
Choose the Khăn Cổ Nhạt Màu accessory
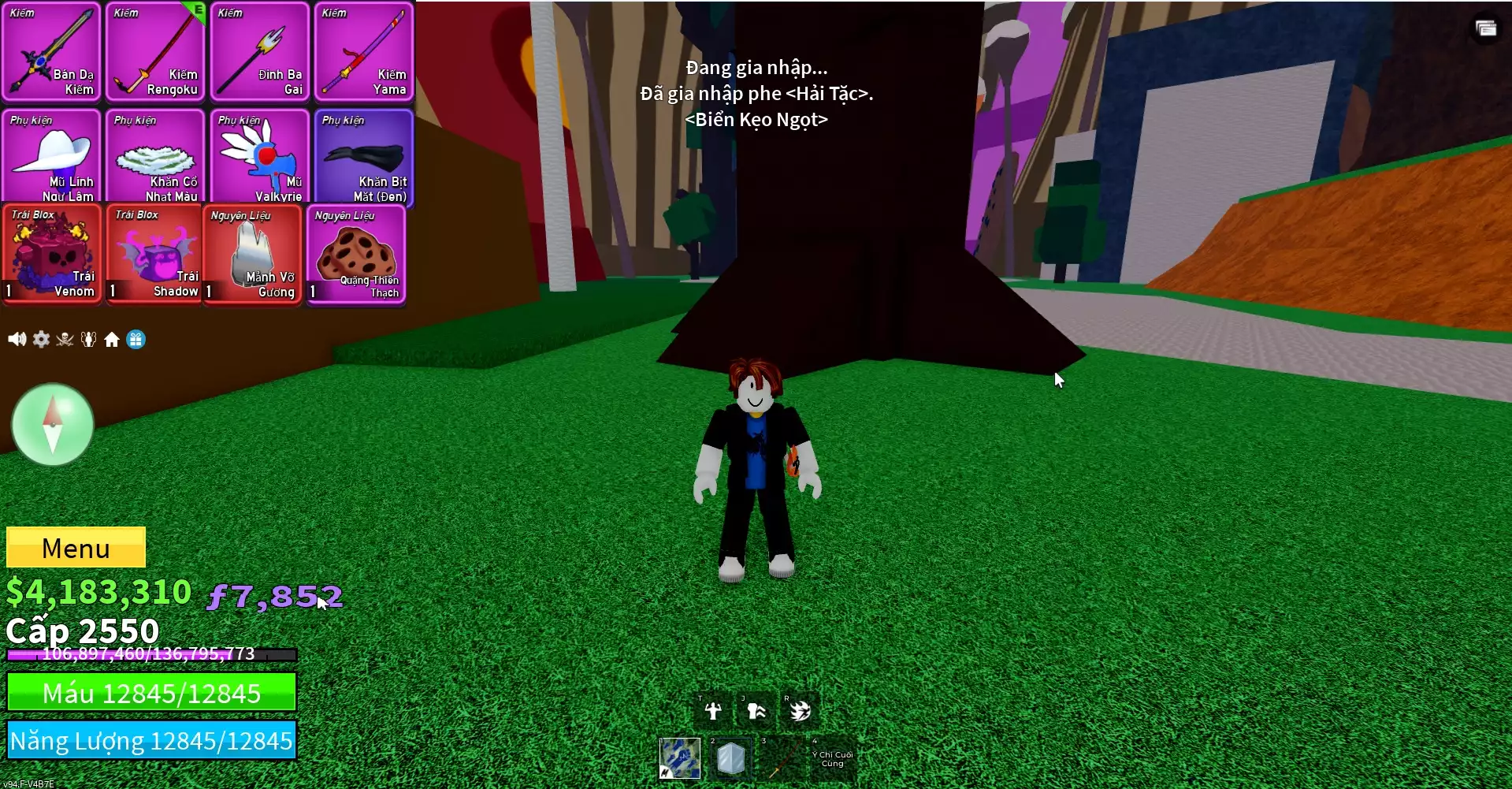(x=155, y=156)
